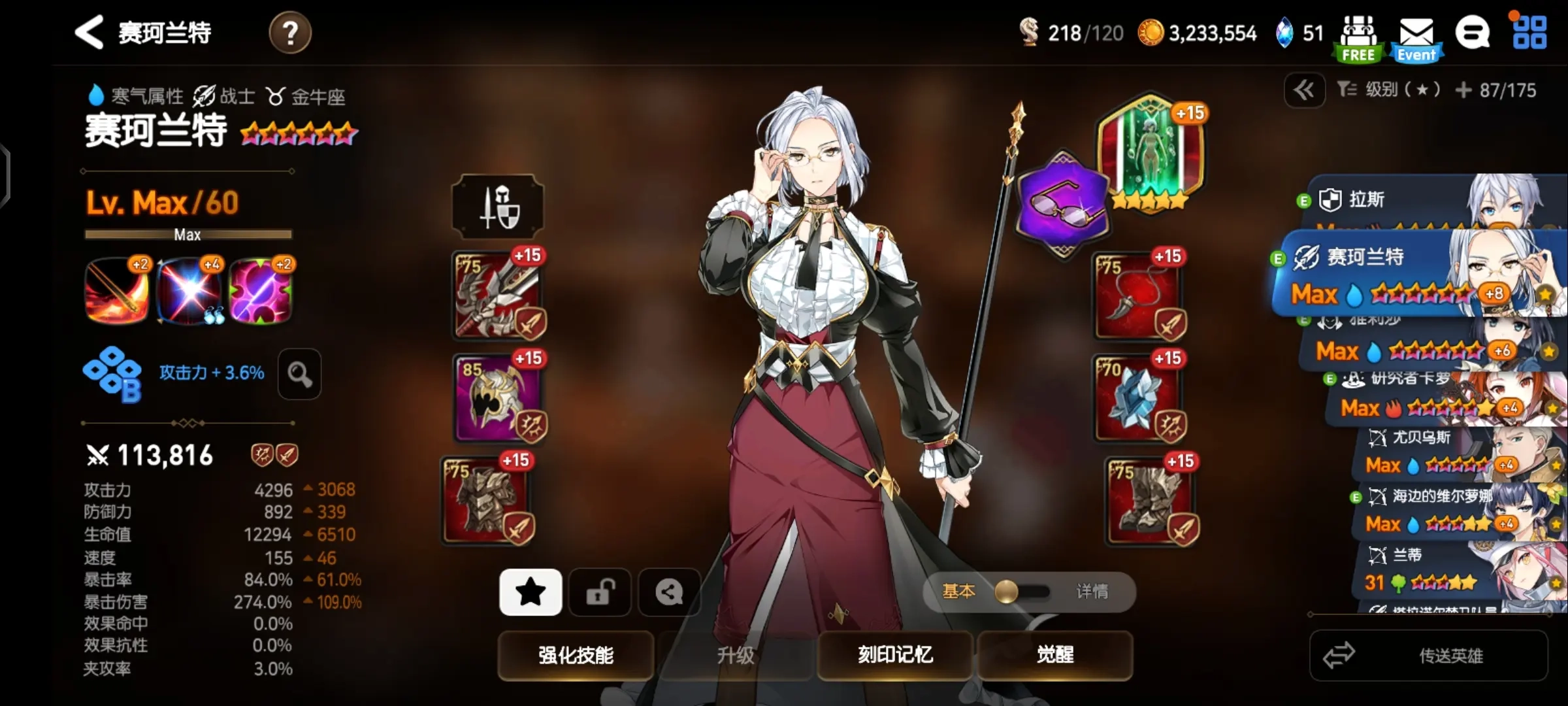1568x706 pixels.
Task: Open the 级别 sort filter
Action: 1388,90
